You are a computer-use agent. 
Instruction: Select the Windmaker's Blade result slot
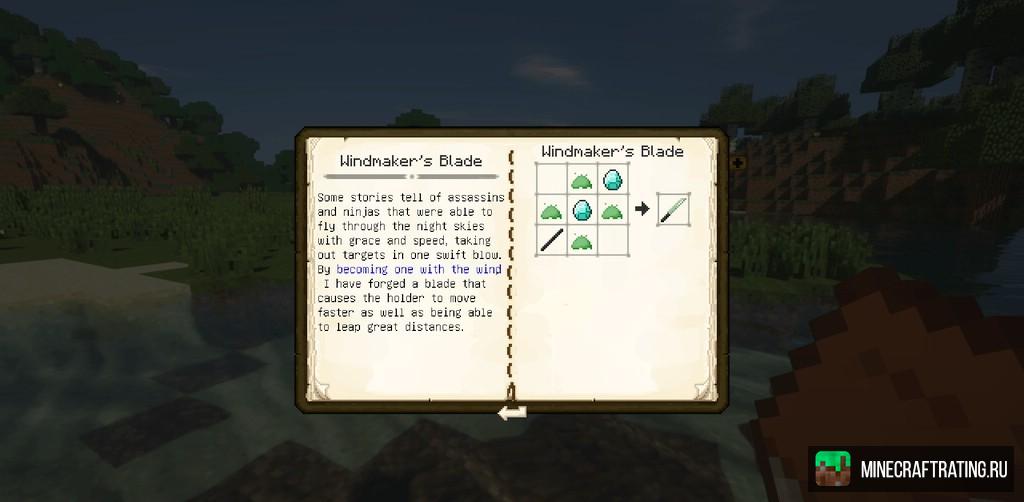(x=673, y=210)
